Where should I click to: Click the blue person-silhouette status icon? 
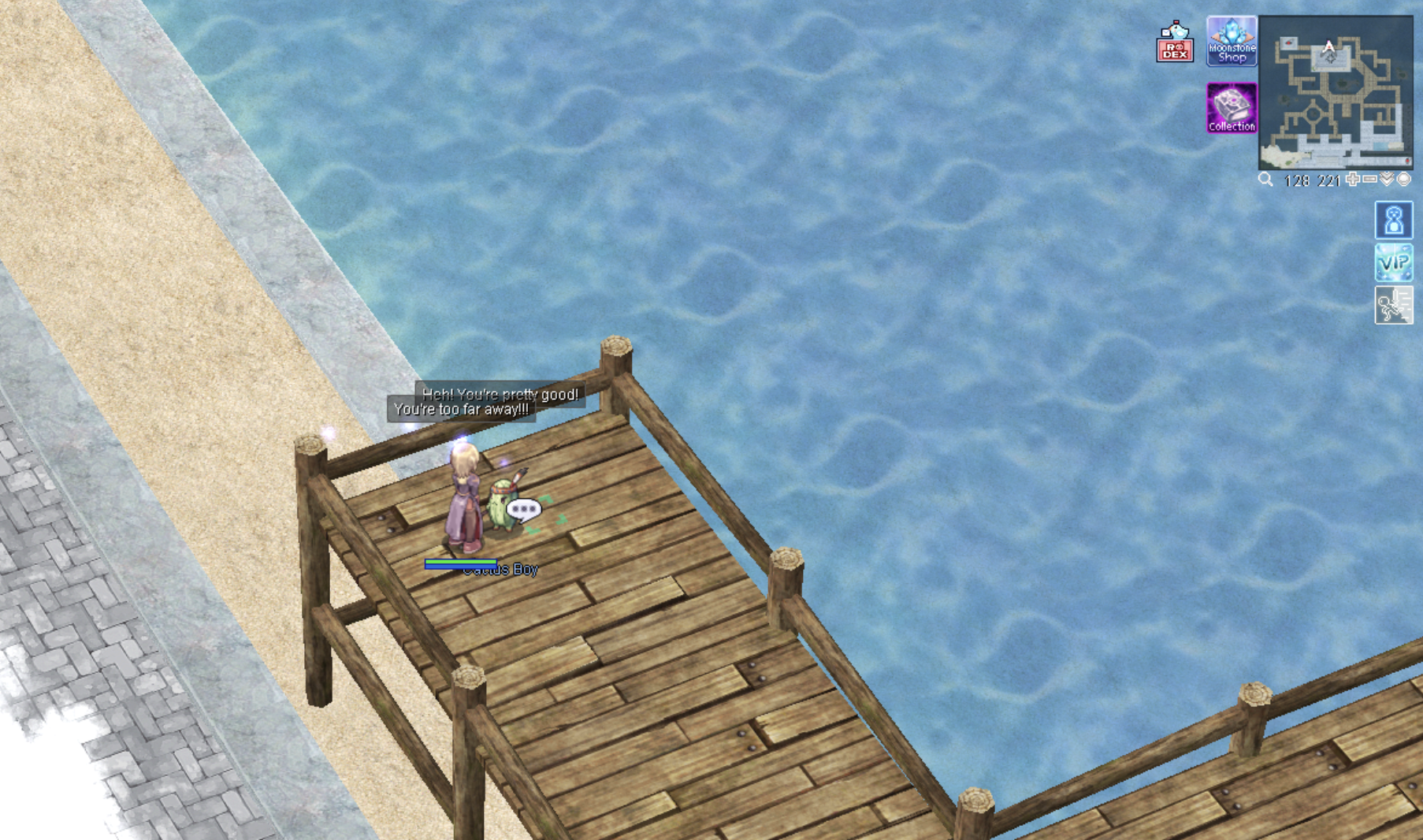pos(1394,220)
